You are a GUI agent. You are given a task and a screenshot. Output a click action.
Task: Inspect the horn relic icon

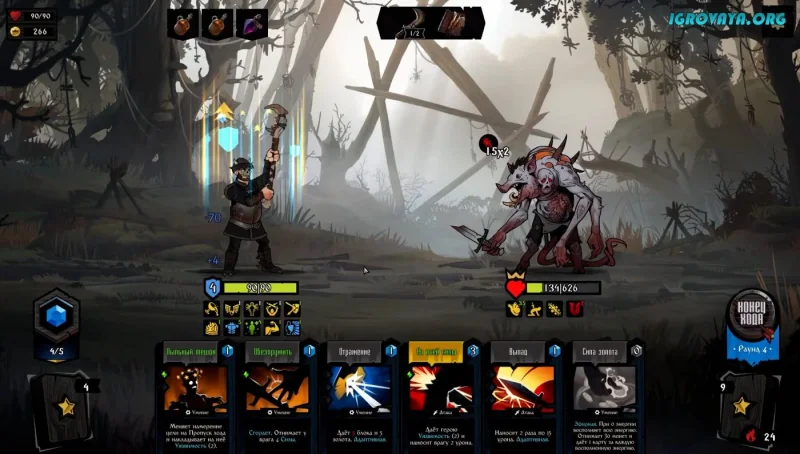(x=412, y=21)
